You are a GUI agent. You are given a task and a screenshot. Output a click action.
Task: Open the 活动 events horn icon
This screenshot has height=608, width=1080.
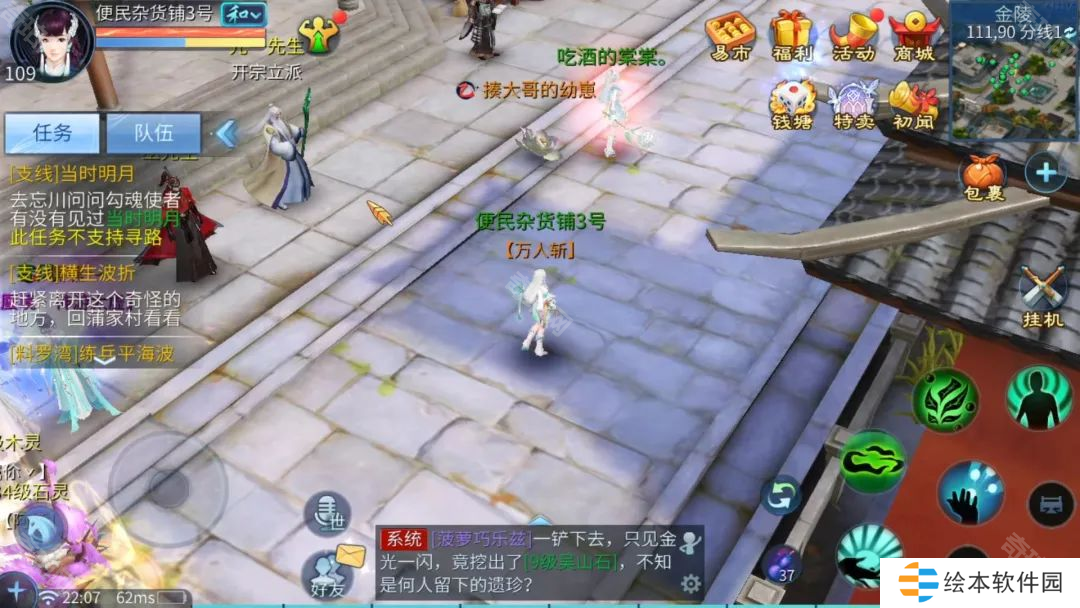853,36
